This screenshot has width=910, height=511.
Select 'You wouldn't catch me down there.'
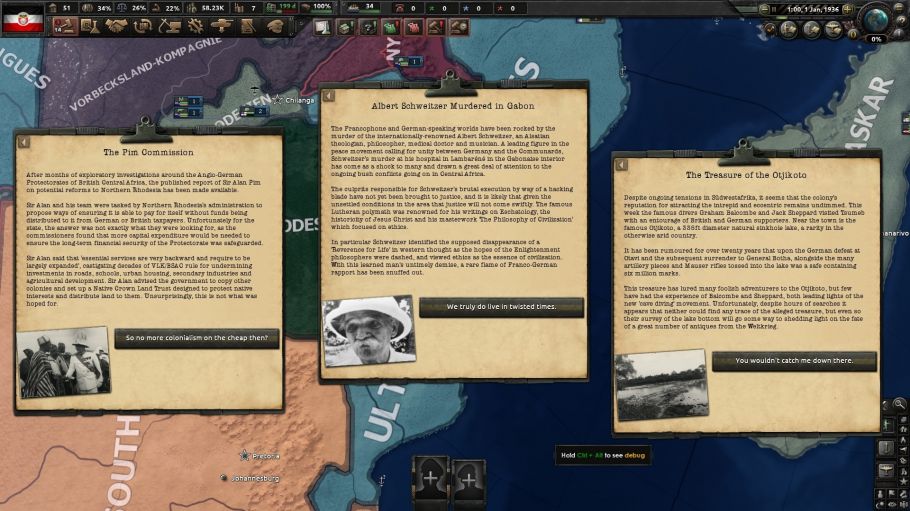793,361
